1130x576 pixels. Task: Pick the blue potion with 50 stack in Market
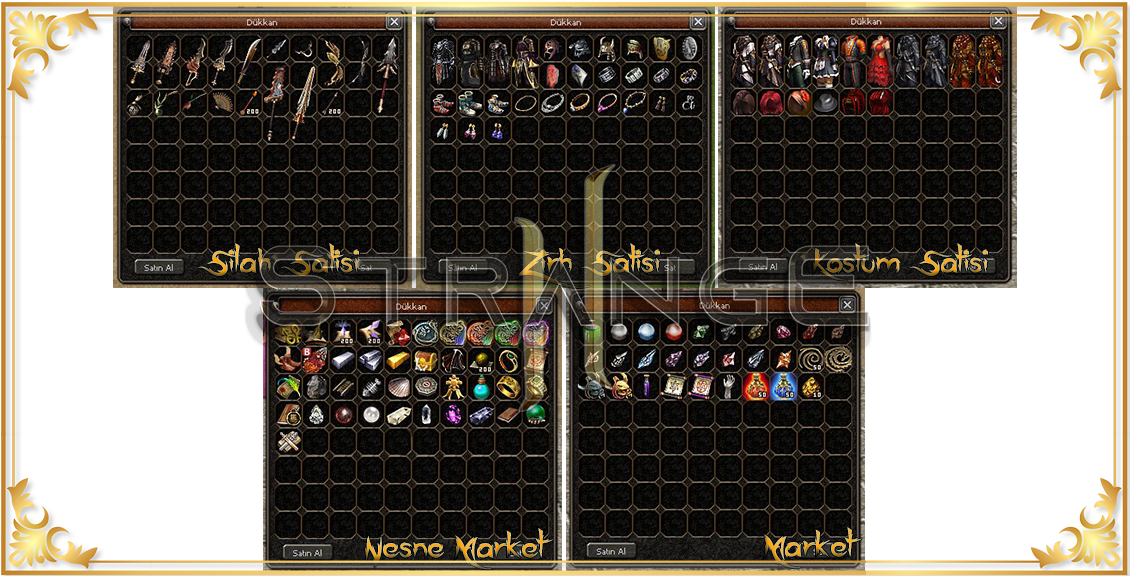pos(782,386)
